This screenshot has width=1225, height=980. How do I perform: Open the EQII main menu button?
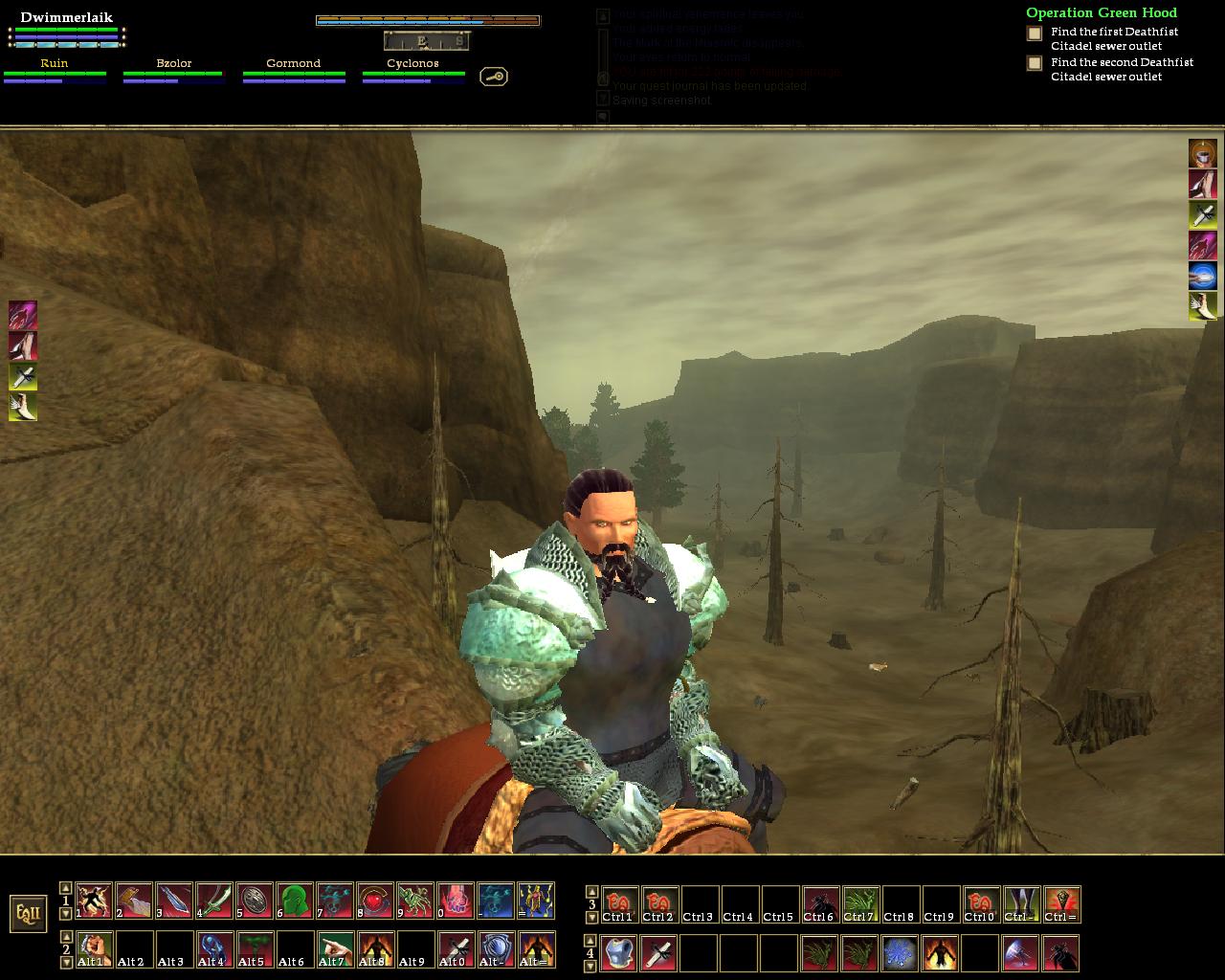(29, 914)
